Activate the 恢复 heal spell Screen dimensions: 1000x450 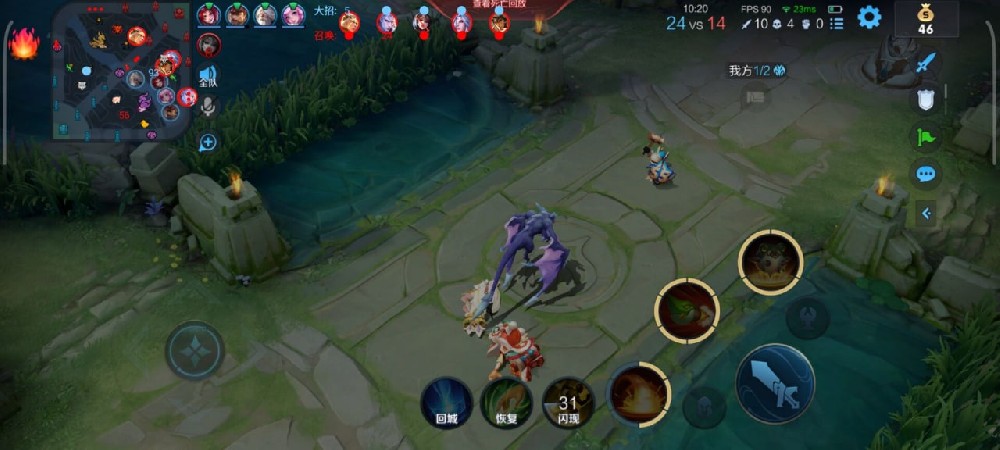pyautogui.click(x=507, y=402)
